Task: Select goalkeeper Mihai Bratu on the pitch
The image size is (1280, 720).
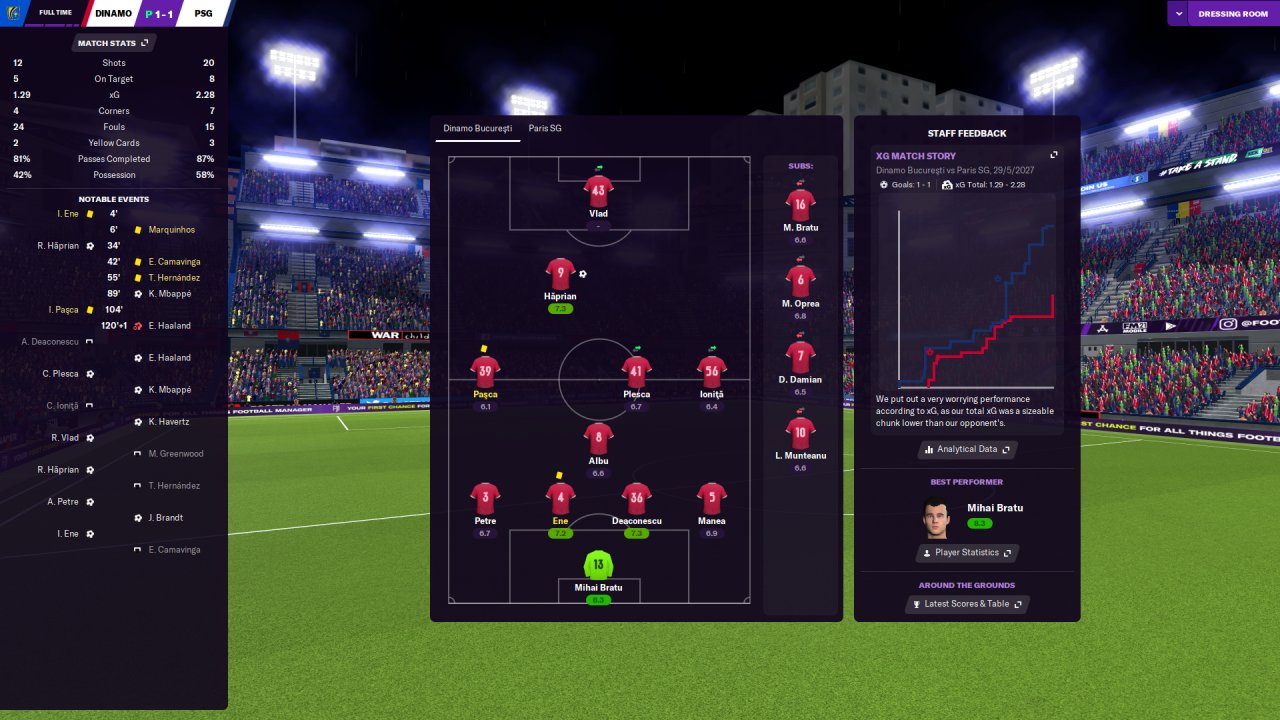Action: pyautogui.click(x=598, y=566)
